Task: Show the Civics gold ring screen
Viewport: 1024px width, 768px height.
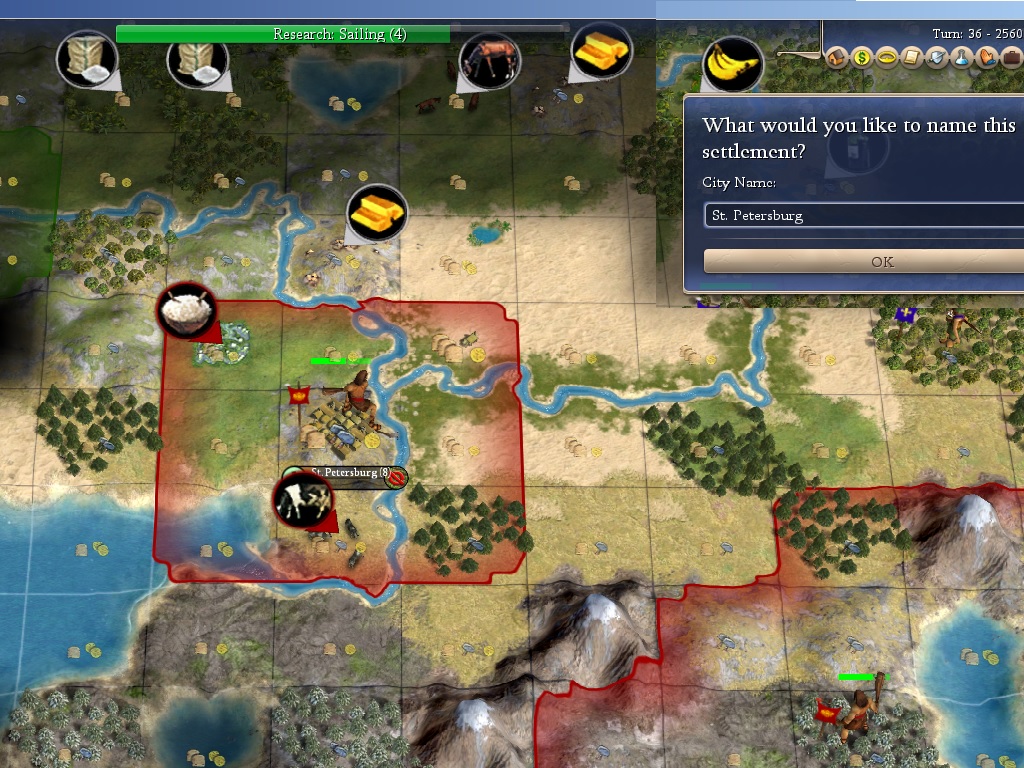Action: click(886, 58)
